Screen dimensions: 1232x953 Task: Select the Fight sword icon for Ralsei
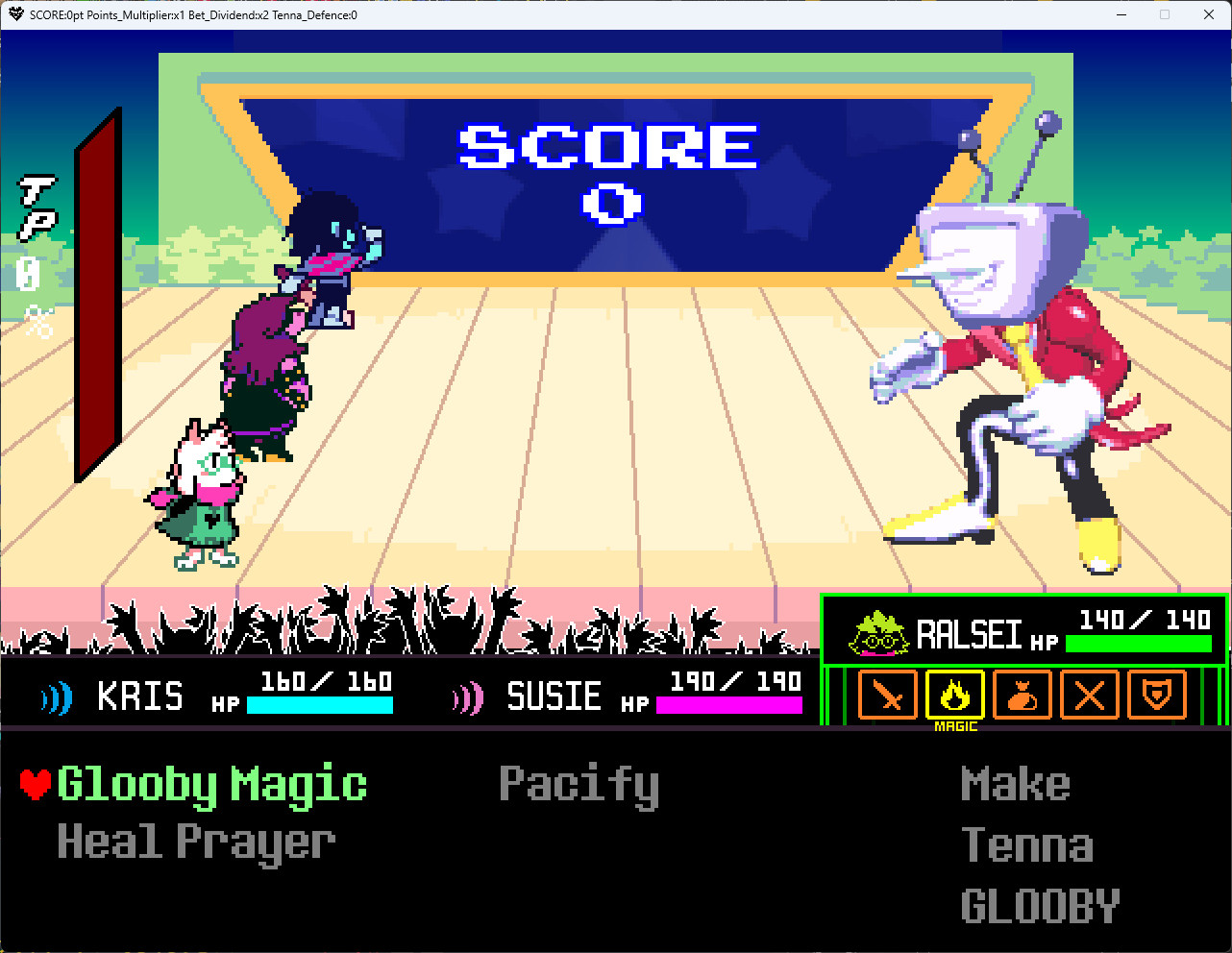(886, 695)
